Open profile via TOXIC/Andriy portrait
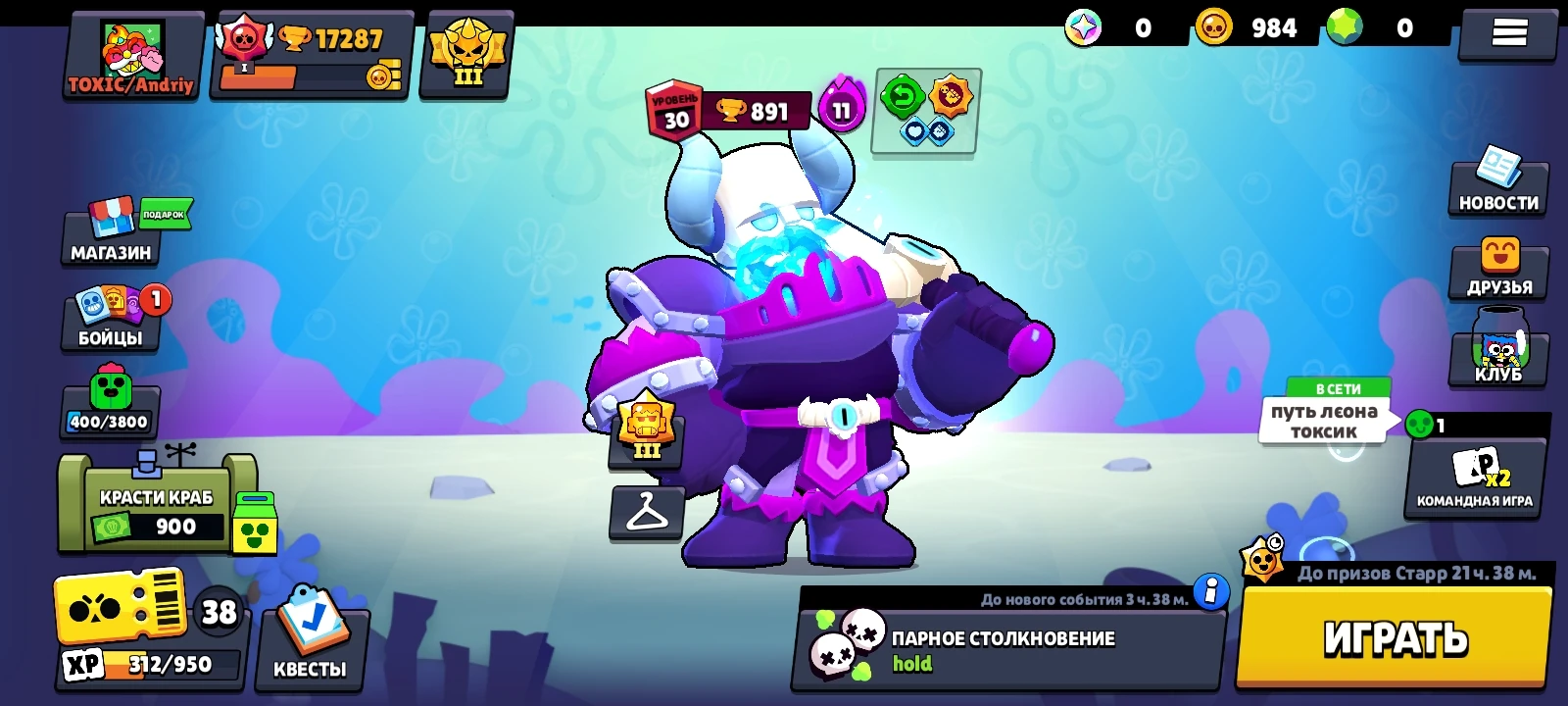 pyautogui.click(x=130, y=49)
